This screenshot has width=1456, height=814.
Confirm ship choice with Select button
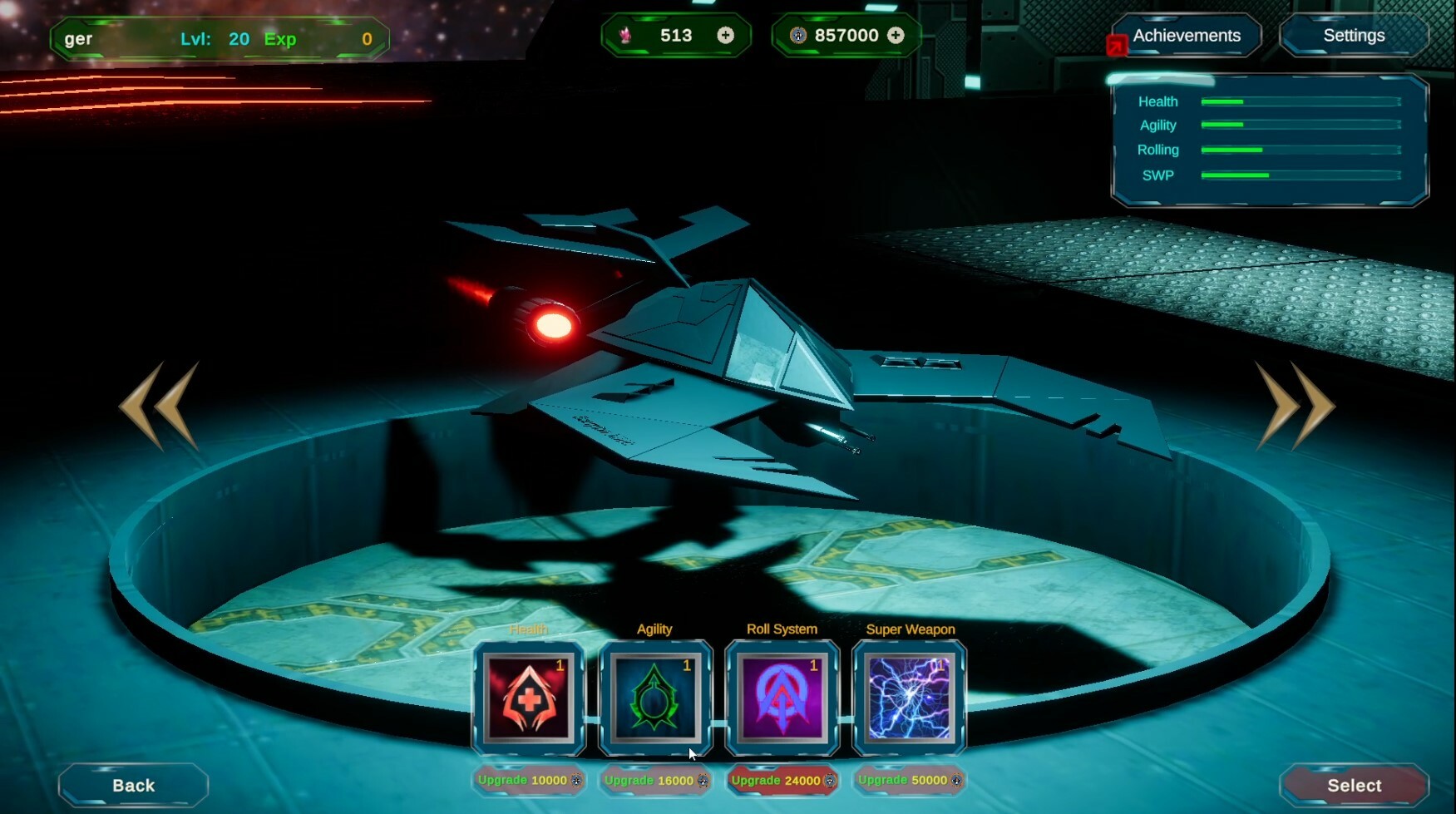[x=1354, y=784]
